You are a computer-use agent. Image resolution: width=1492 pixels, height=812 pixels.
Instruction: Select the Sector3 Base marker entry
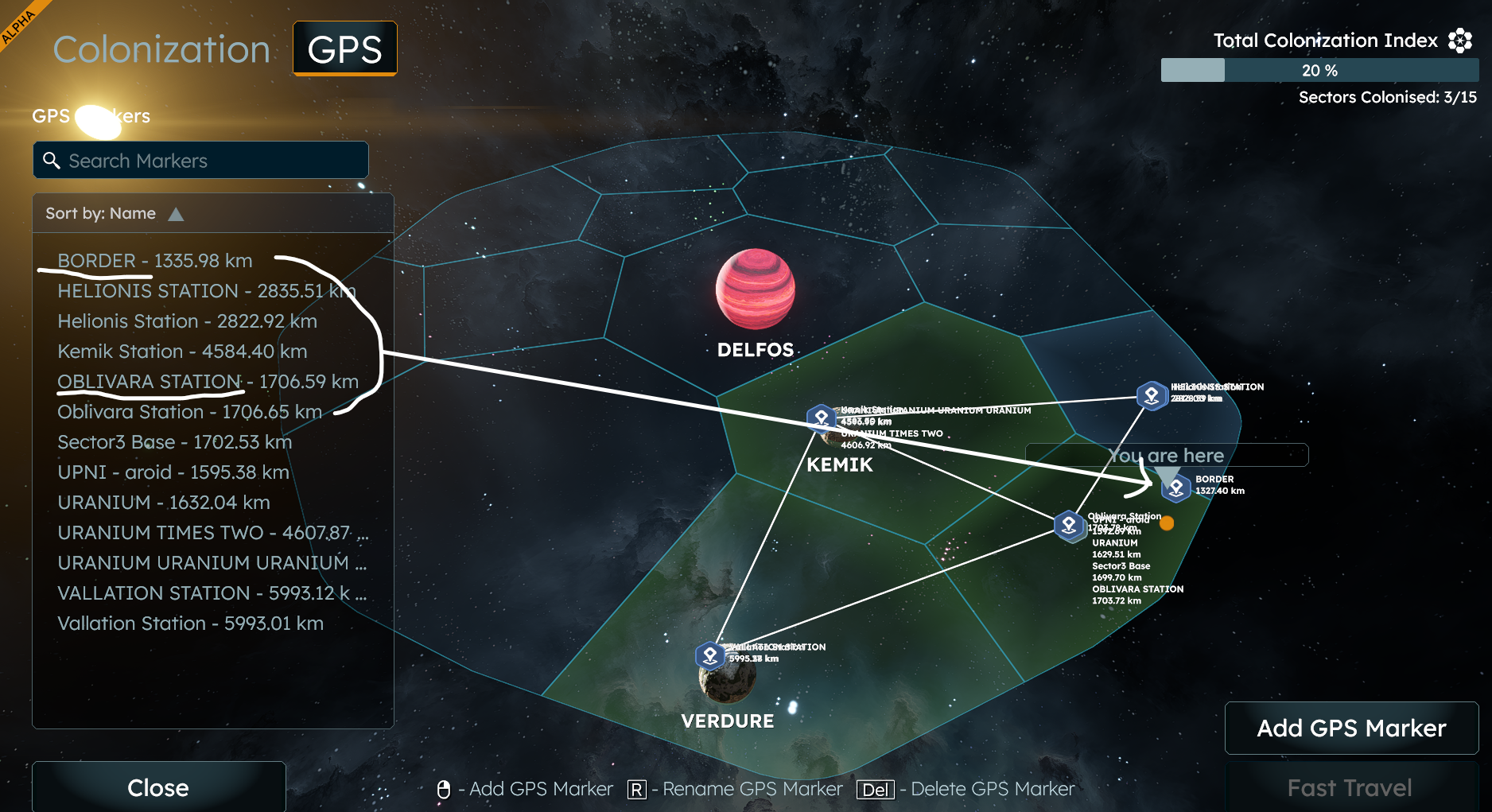174,442
